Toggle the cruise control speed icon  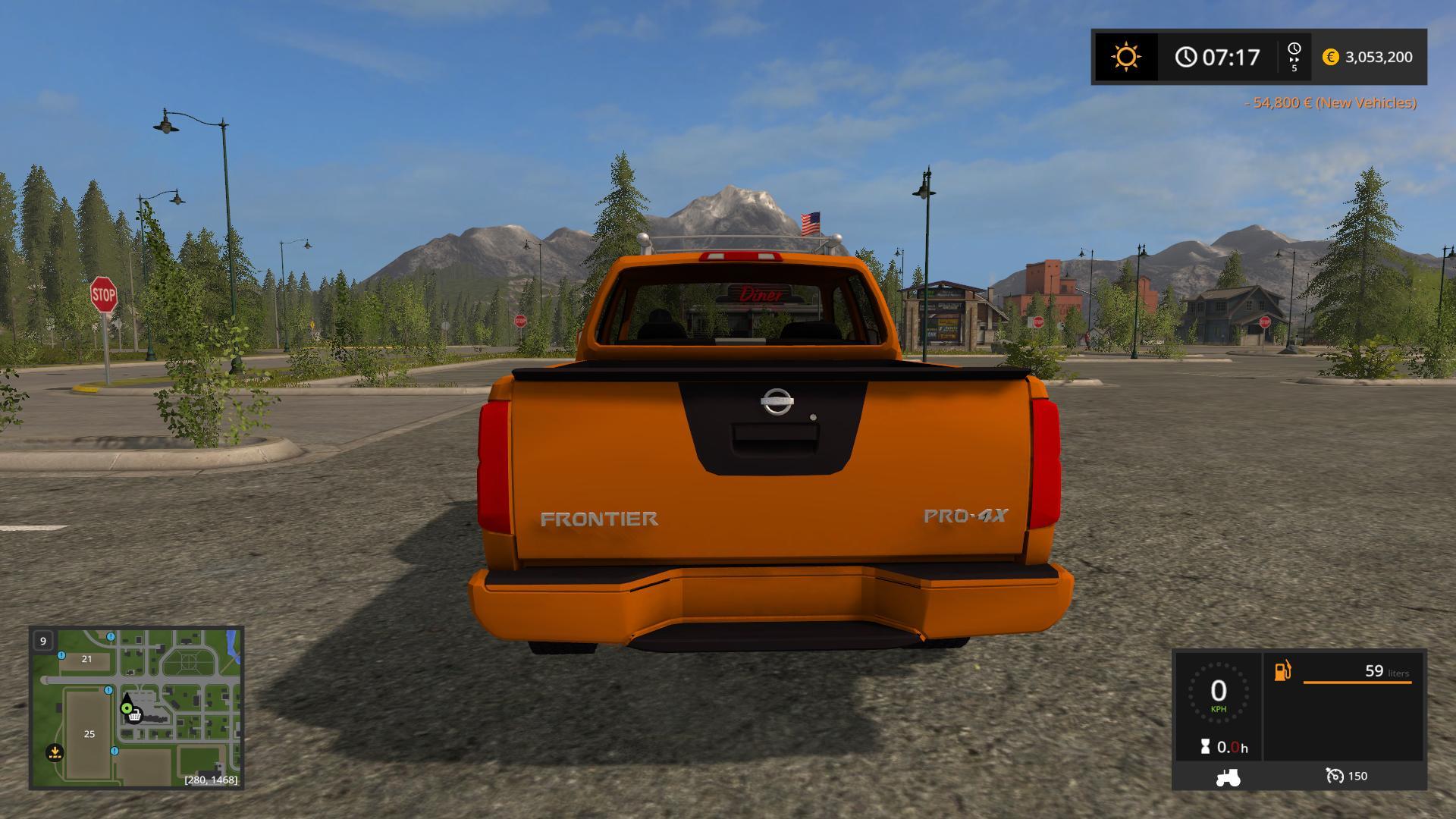(1334, 776)
